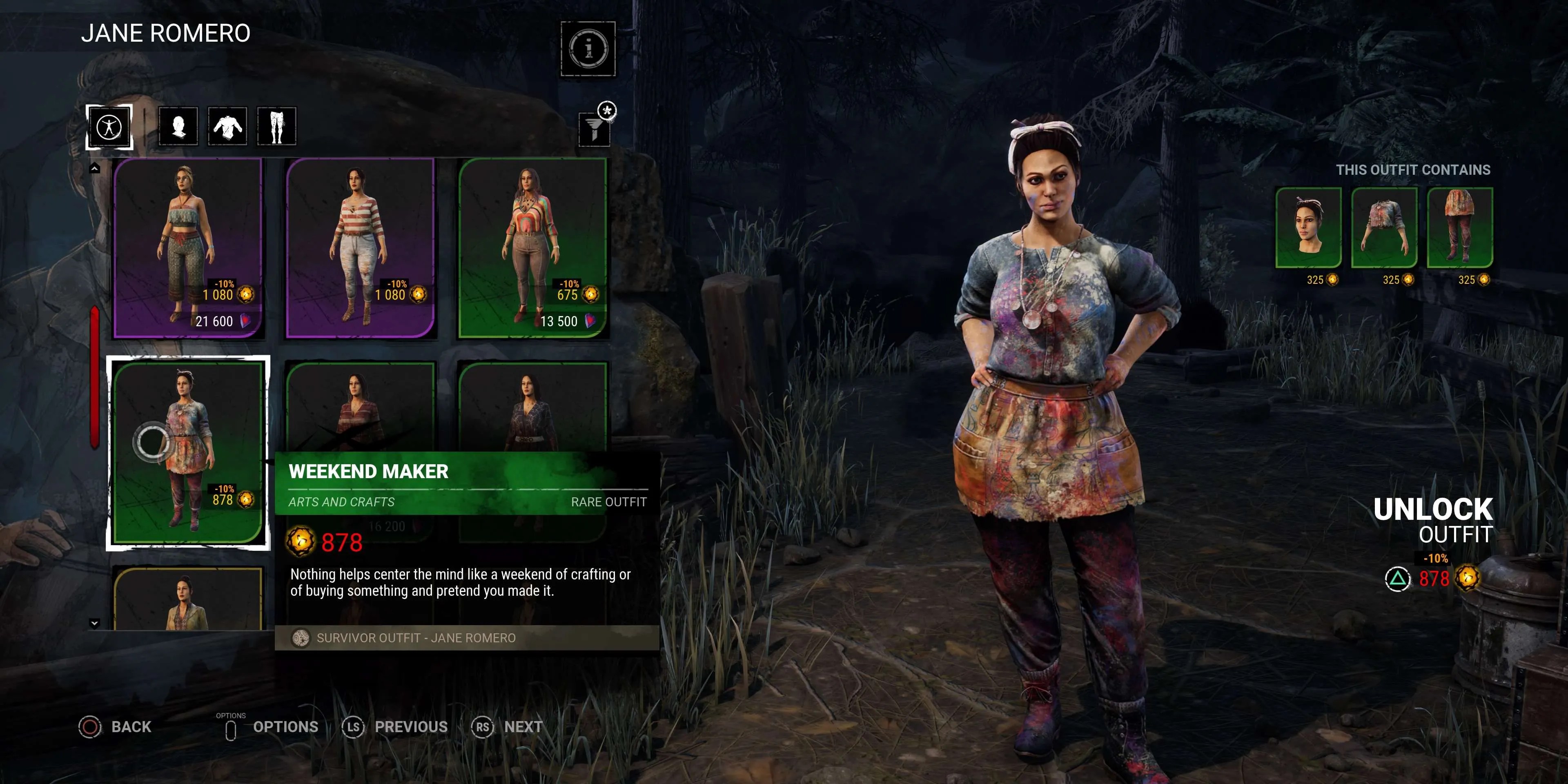Open the character info button
This screenshot has width=1568, height=784.
(x=588, y=49)
